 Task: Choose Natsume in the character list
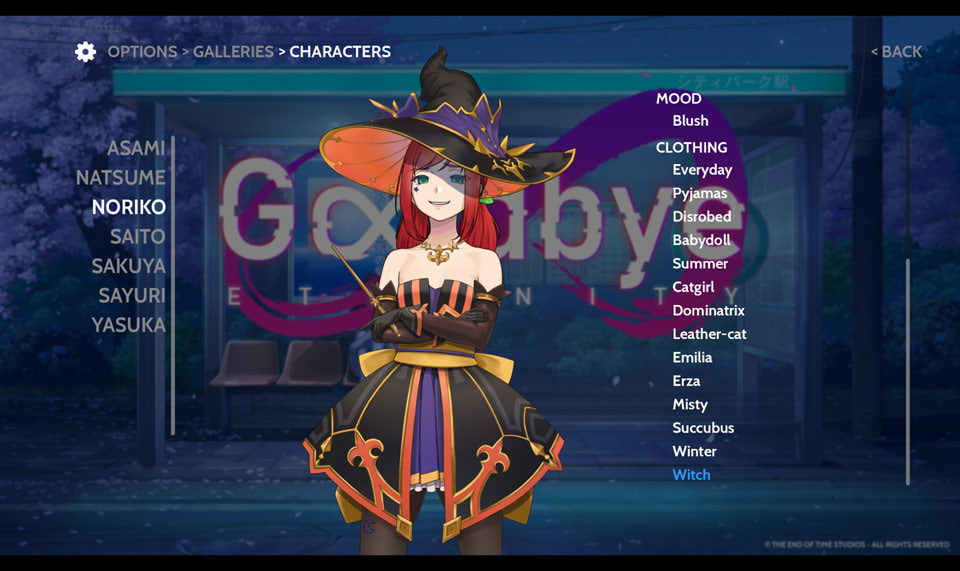pos(121,178)
